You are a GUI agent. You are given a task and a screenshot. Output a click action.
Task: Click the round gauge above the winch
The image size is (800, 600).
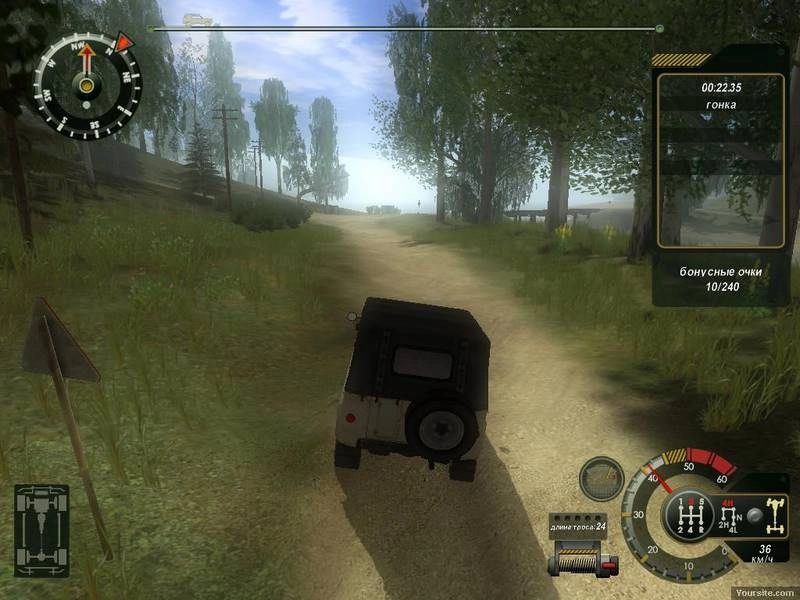(601, 479)
